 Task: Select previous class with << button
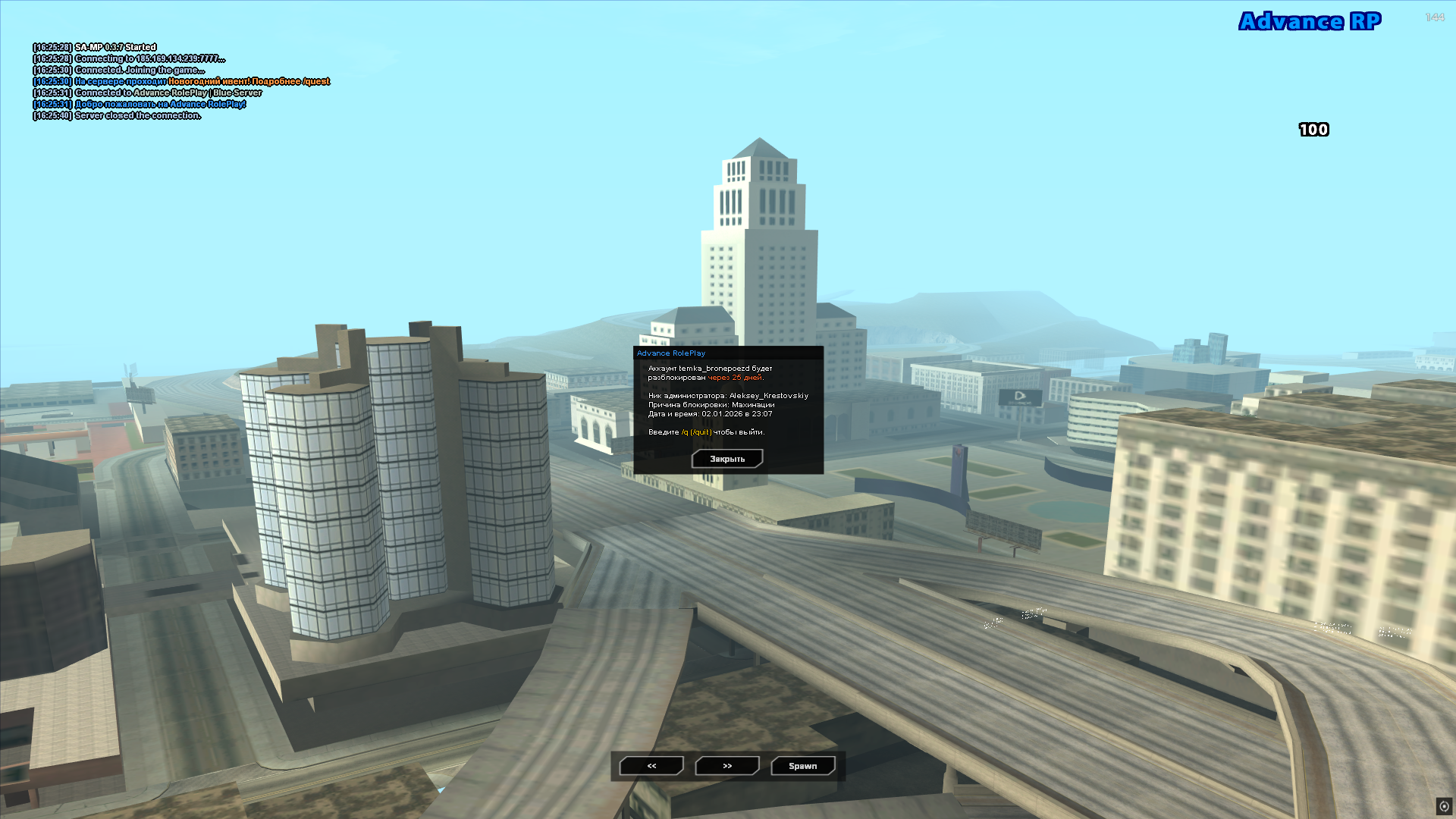651,766
